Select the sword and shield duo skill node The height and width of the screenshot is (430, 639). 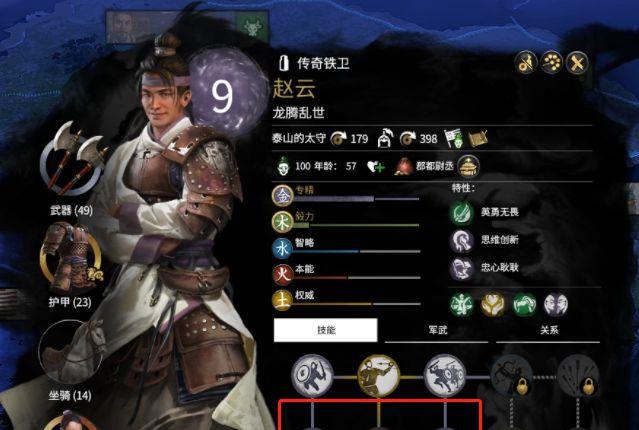click(x=445, y=374)
